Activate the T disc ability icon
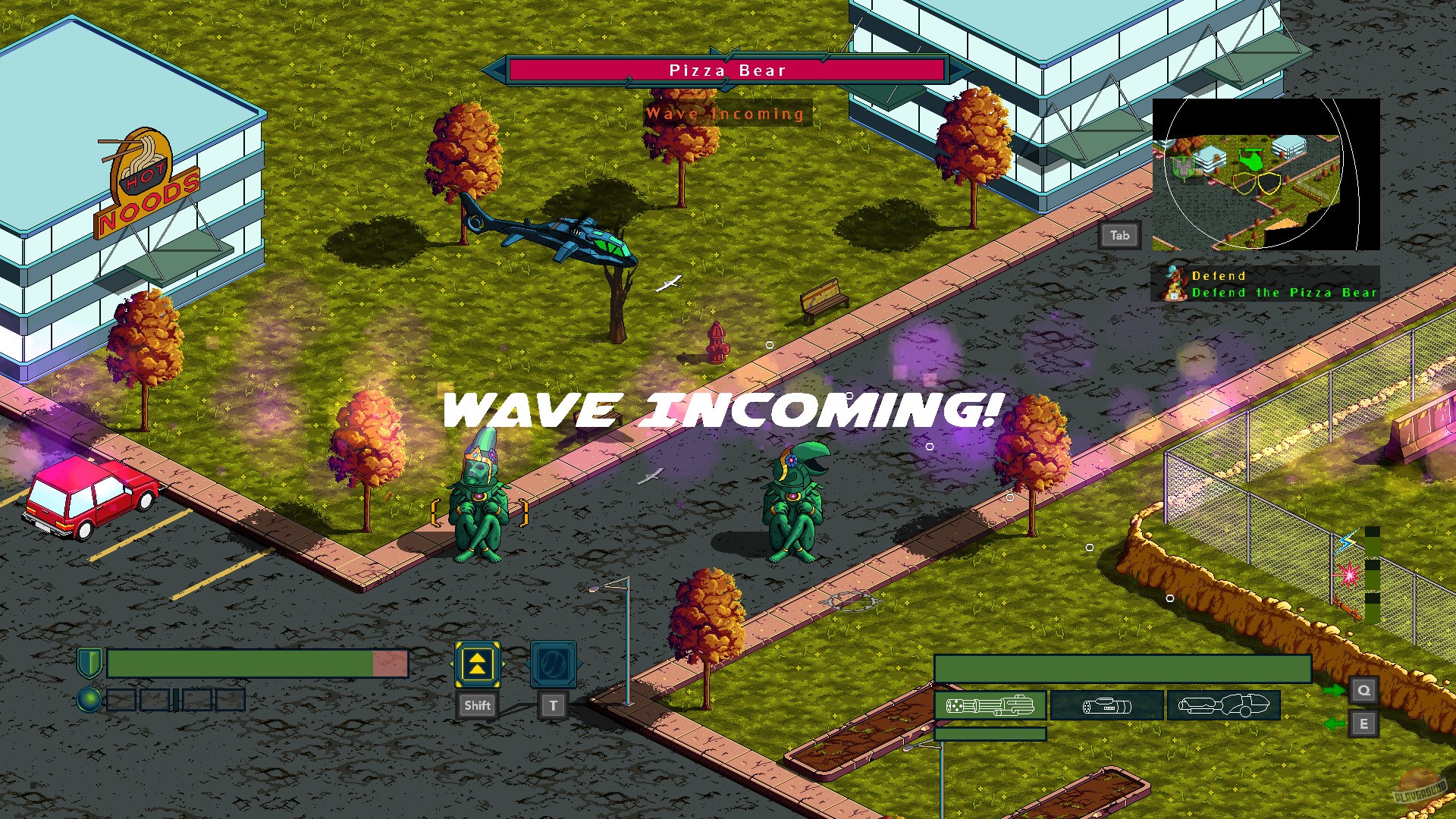The image size is (1456, 819). [553, 666]
